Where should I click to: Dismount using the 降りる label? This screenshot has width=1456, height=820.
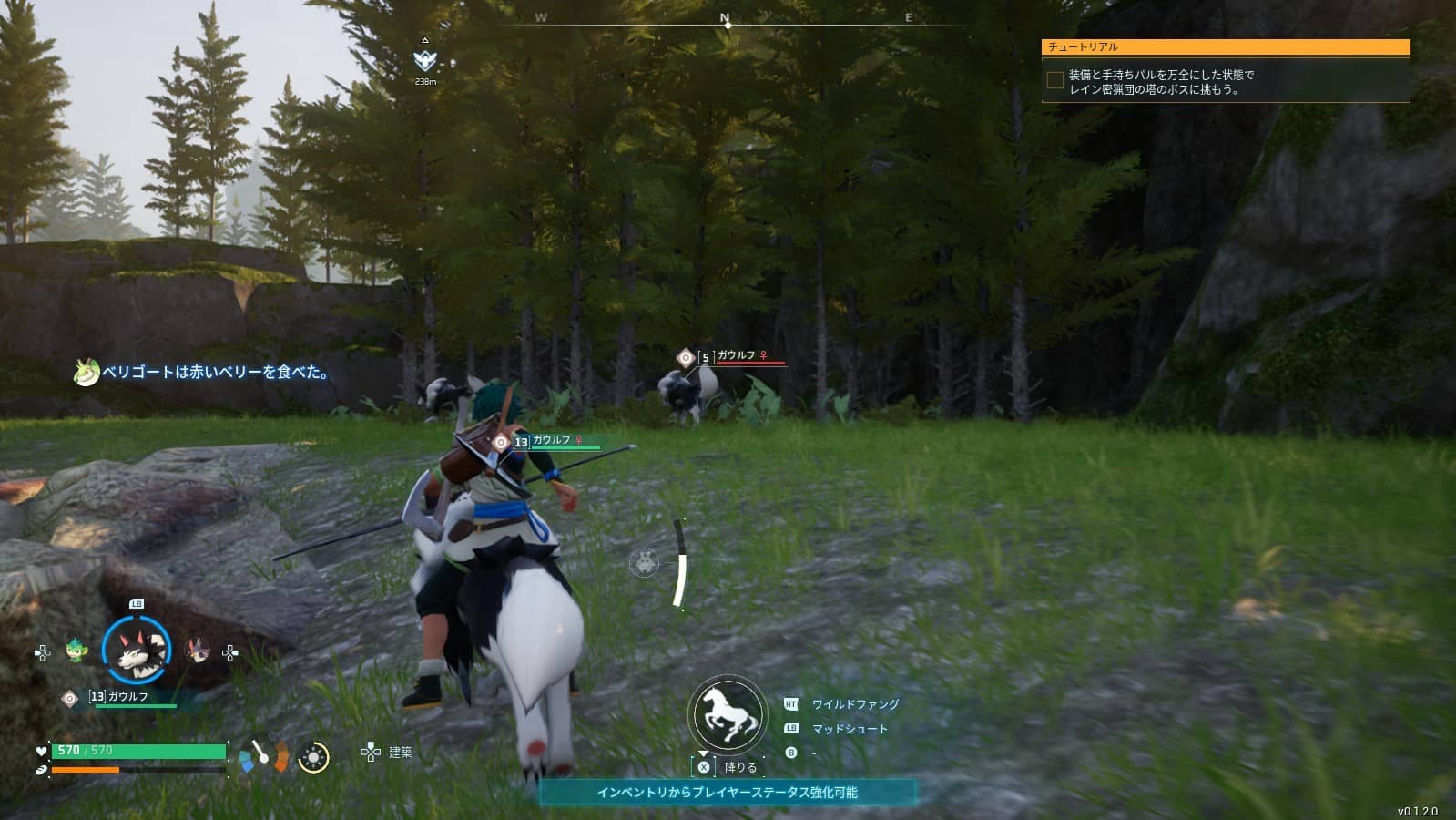coord(739,767)
